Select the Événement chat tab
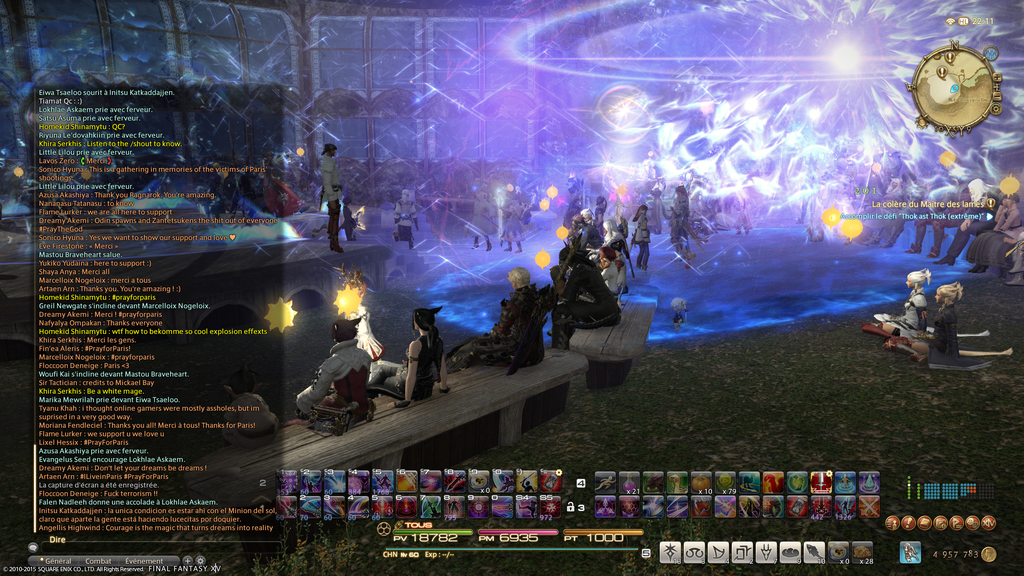Screen dimensions: 1024x576 click(144, 561)
